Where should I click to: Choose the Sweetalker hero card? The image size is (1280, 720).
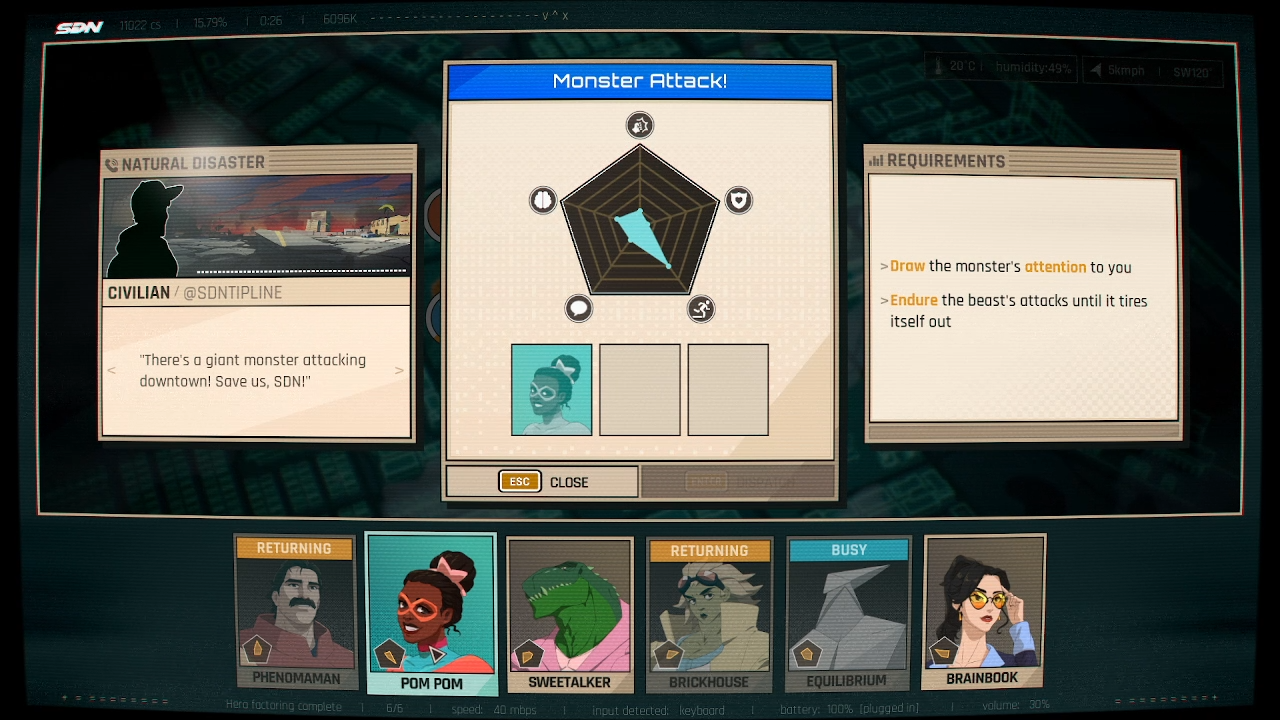[x=569, y=612]
